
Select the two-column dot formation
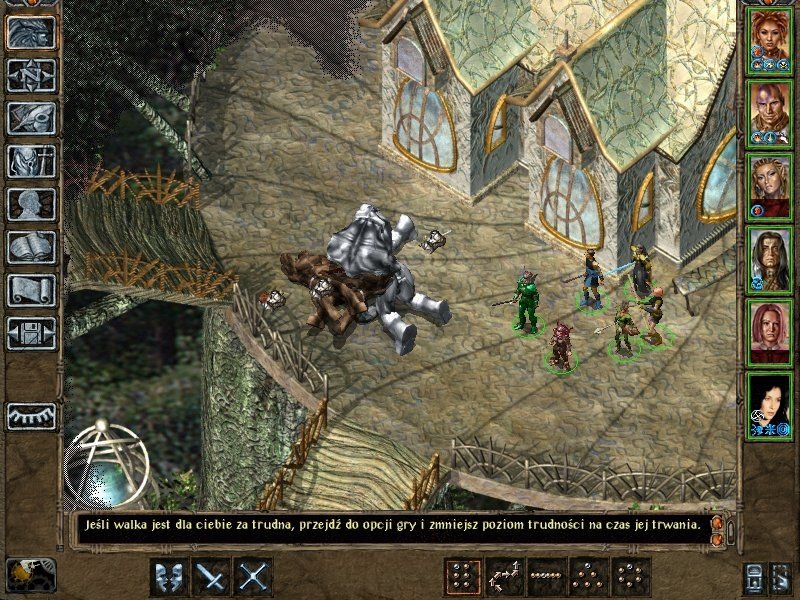coord(462,577)
